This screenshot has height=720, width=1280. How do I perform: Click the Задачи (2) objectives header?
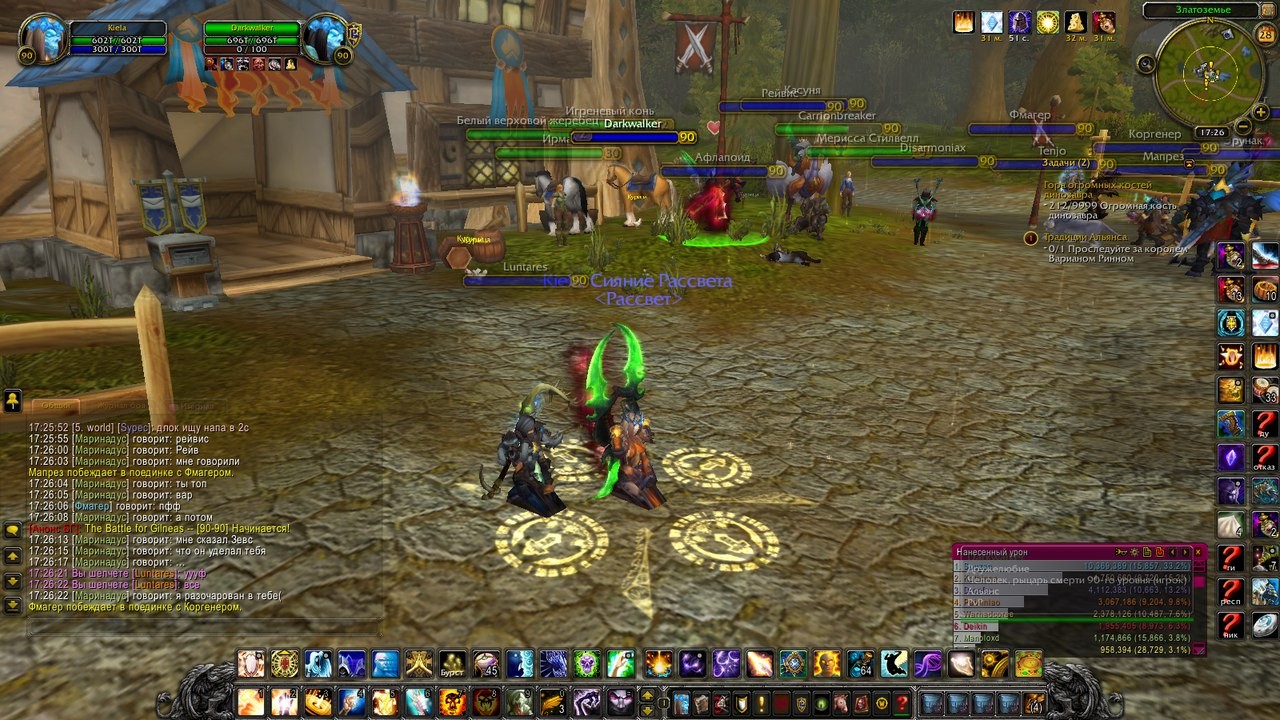[1066, 163]
